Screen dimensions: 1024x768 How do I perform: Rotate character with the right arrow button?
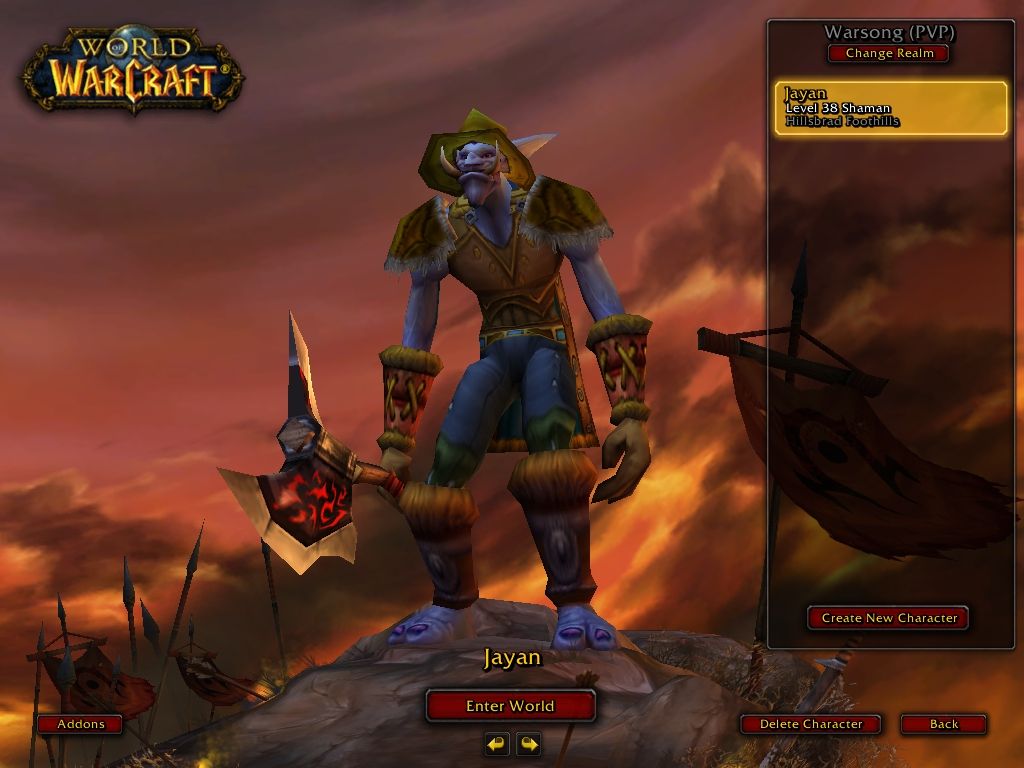[529, 744]
